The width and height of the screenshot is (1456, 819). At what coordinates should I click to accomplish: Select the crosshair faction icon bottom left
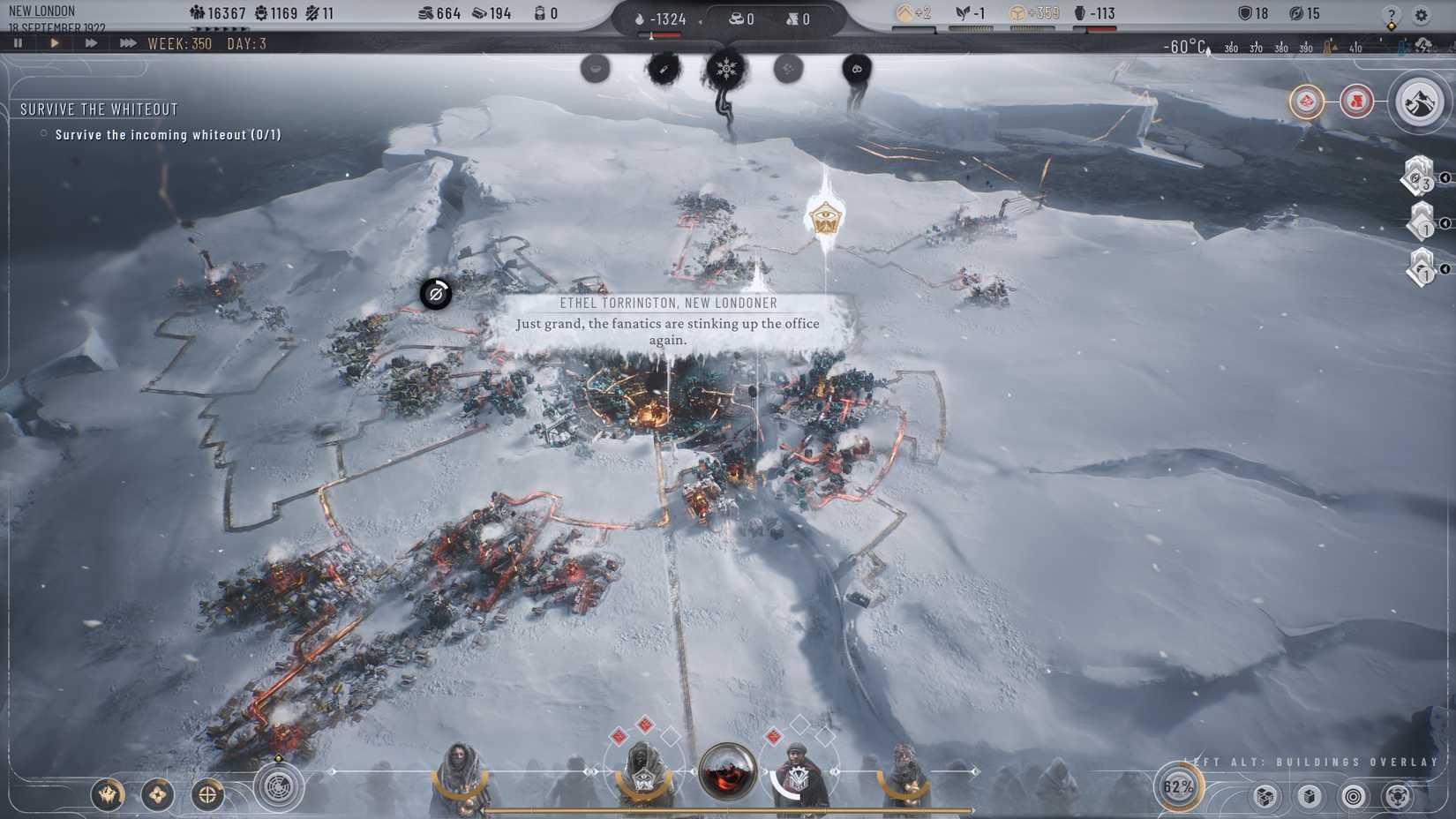[x=208, y=796]
